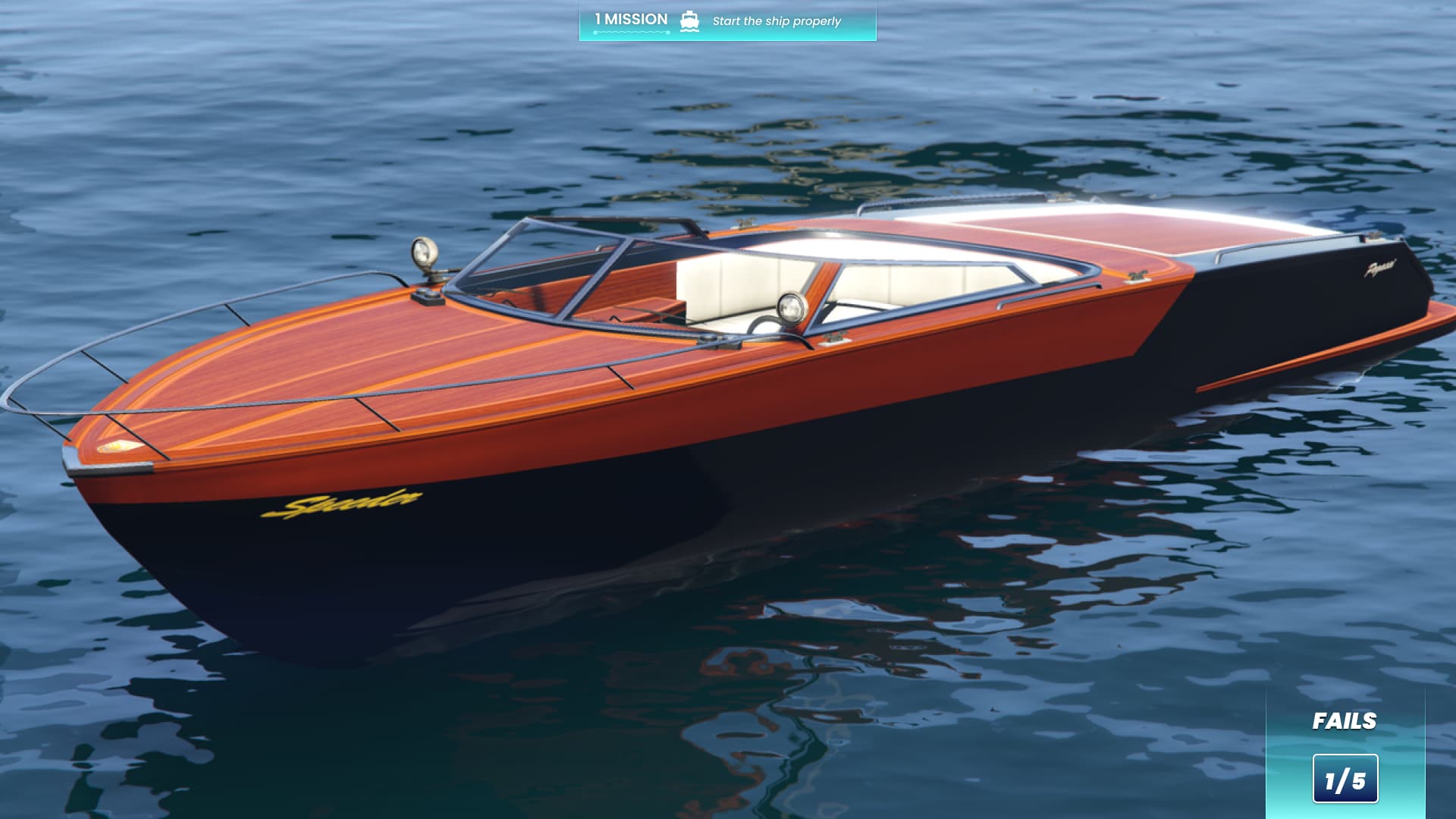Click the ship icon in the mission banner
Viewport: 1456px width, 819px height.
[x=689, y=20]
